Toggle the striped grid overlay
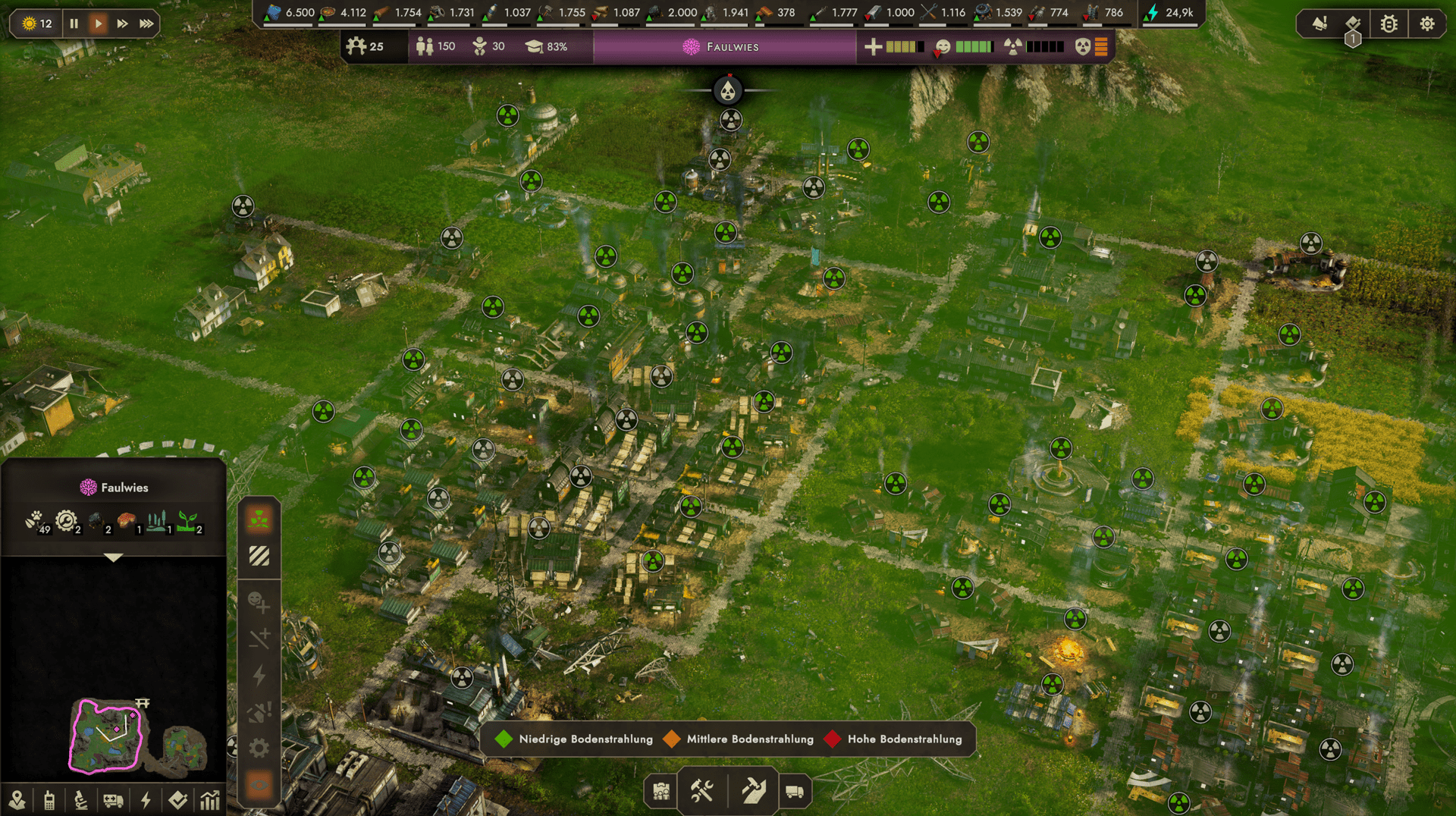This screenshot has height=816, width=1456. (259, 557)
